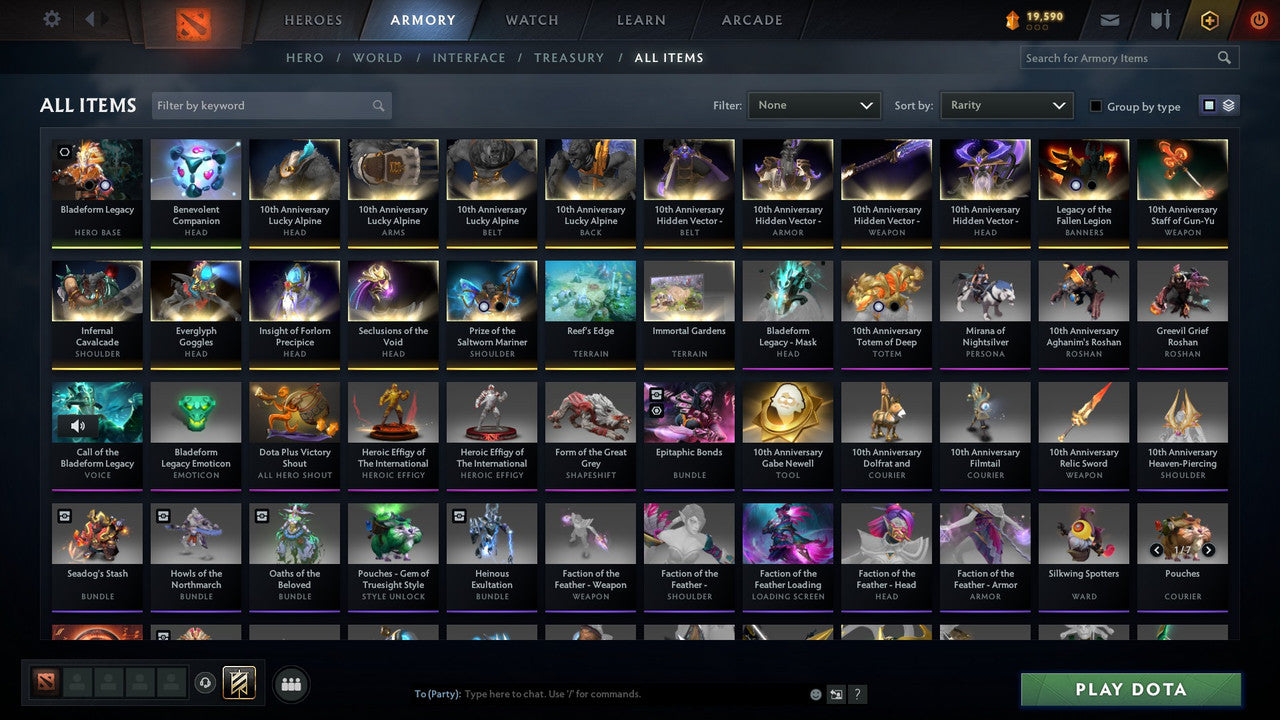Open the Sort by Rarity dropdown
The width and height of the screenshot is (1280, 720).
[1006, 105]
